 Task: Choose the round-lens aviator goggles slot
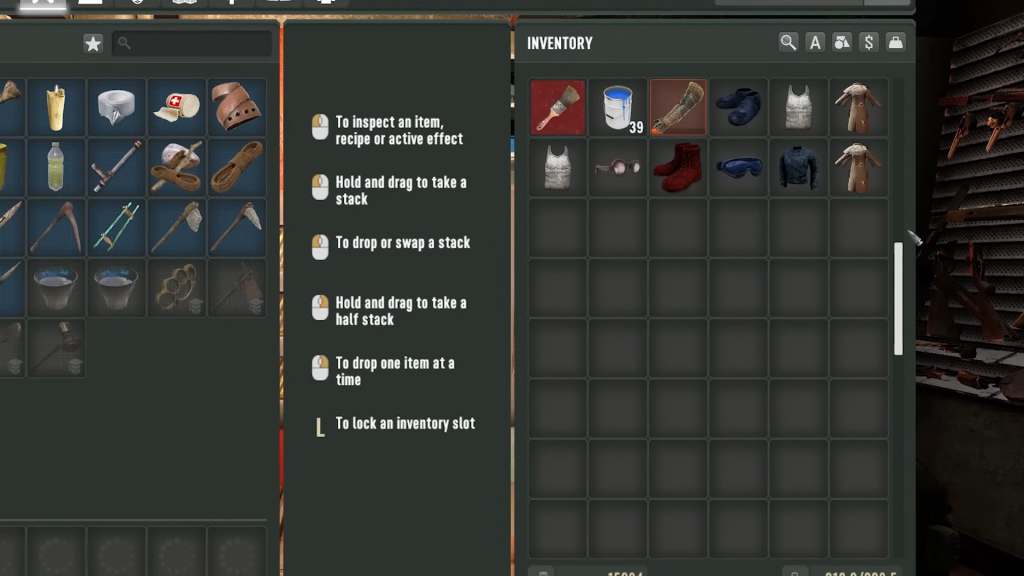[618, 167]
